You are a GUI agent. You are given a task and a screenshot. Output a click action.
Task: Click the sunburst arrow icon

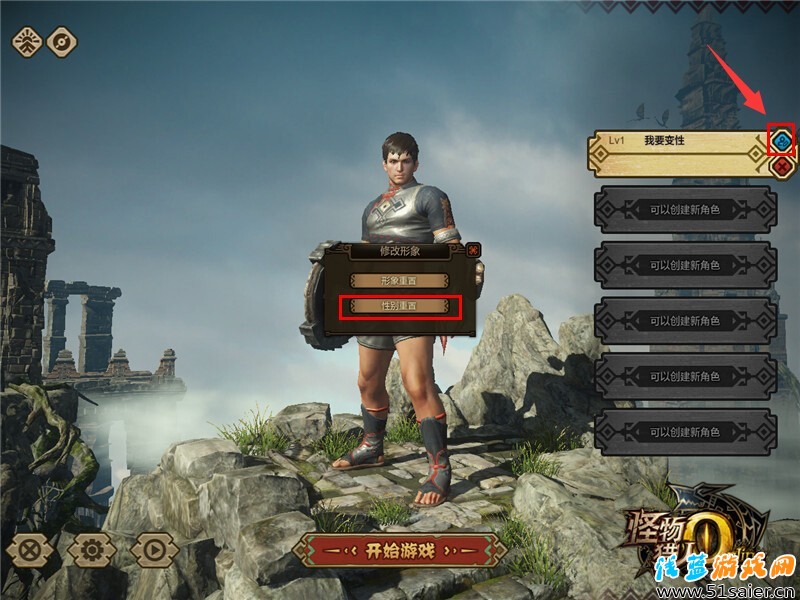click(27, 42)
